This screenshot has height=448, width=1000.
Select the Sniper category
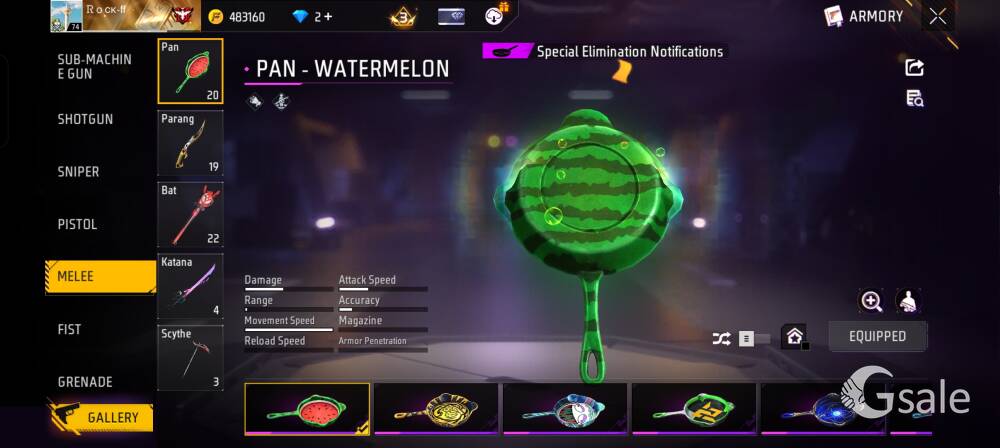pyautogui.click(x=78, y=172)
